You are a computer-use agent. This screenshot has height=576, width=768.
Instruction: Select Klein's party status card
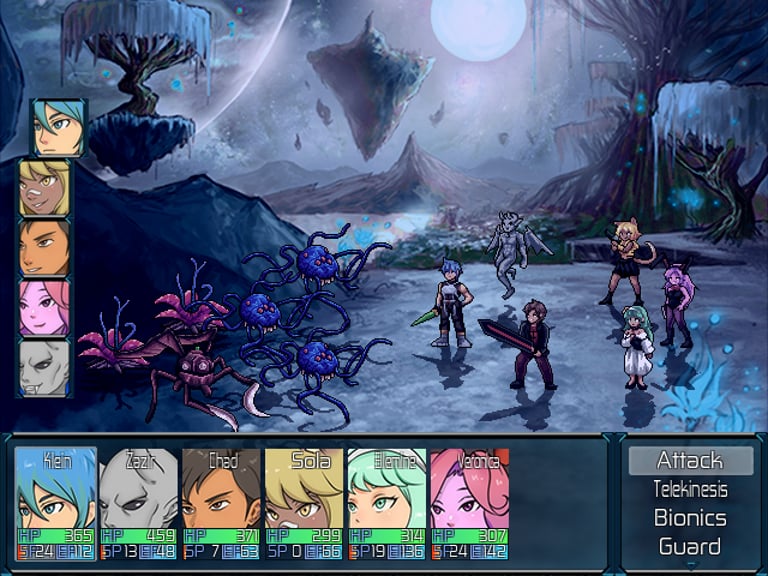[x=56, y=503]
